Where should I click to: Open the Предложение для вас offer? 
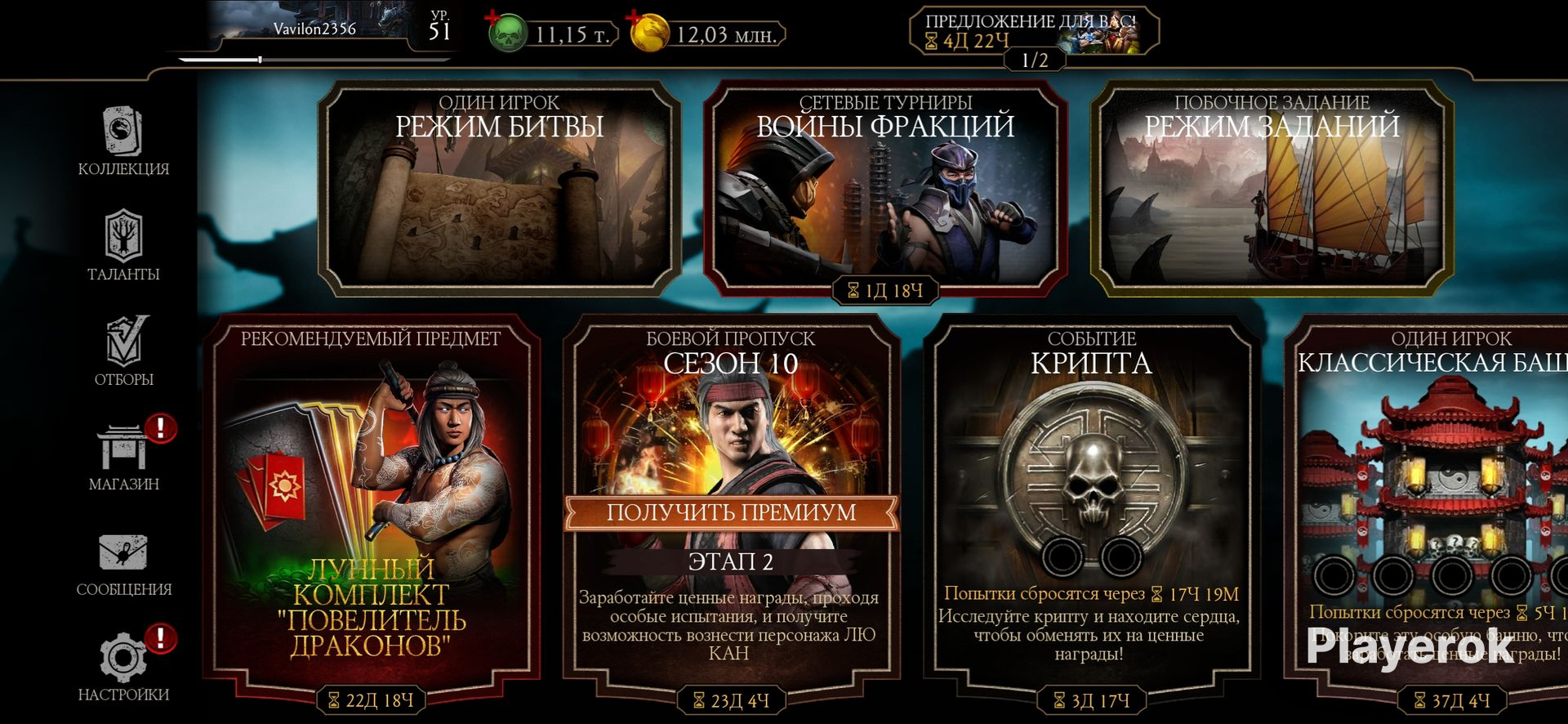coord(1033,31)
